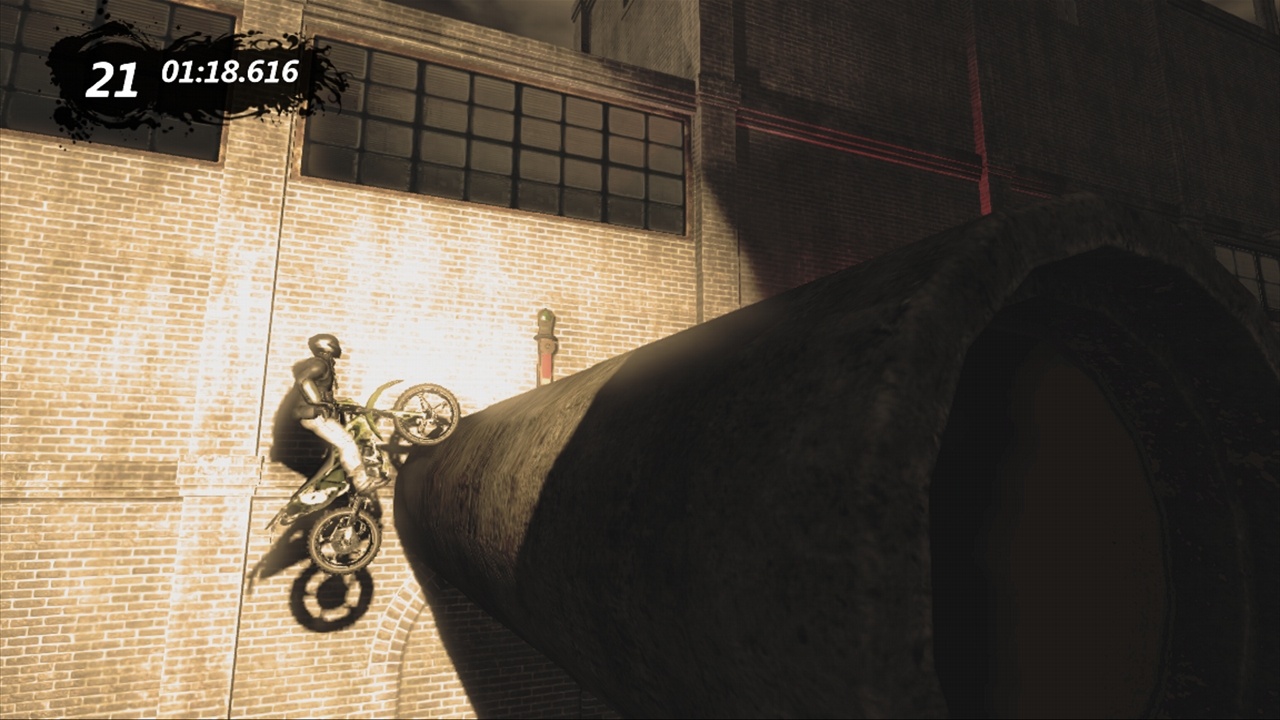The height and width of the screenshot is (720, 1280).
Task: Click the motorcycle's front wheel
Action: click(x=428, y=411)
